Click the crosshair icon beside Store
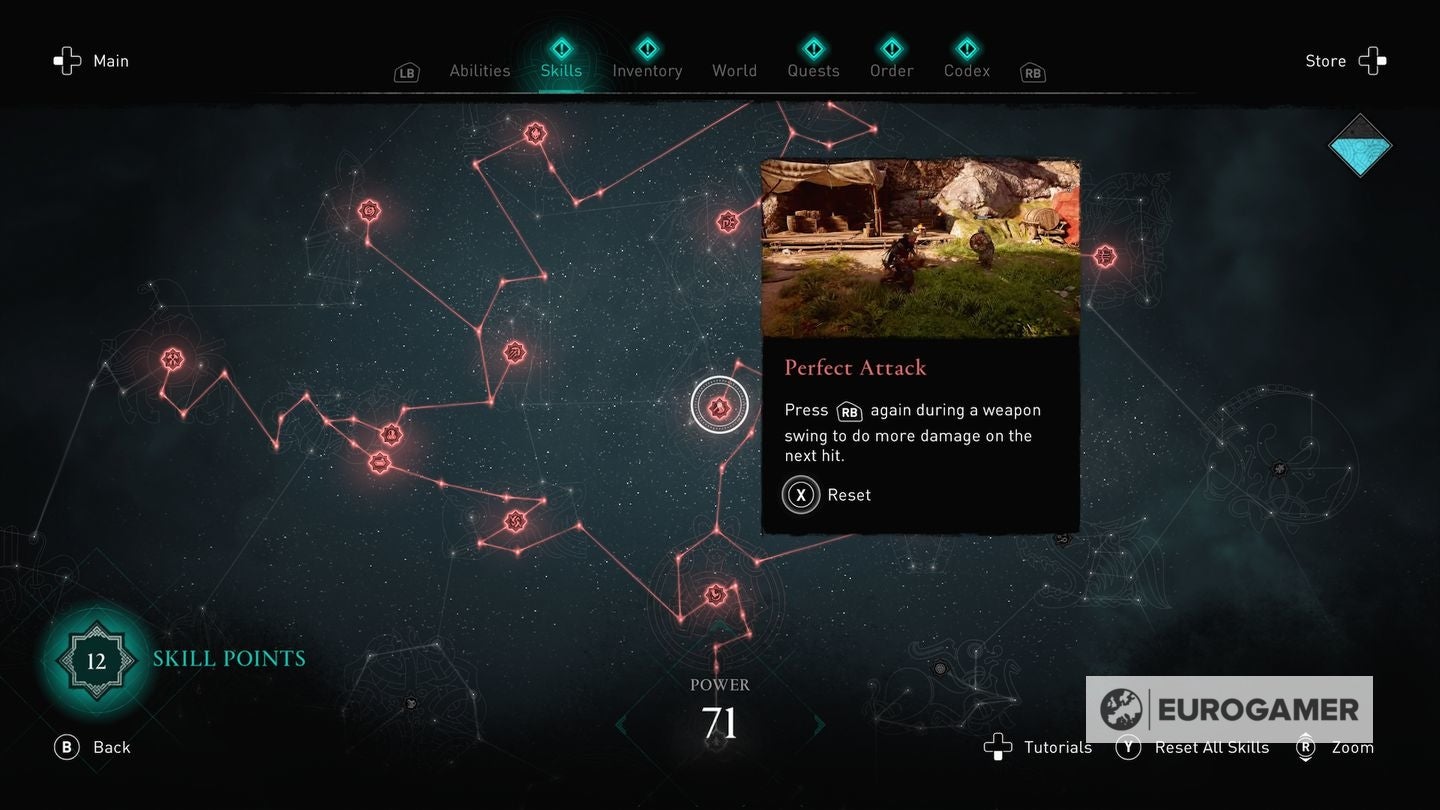 [x=1374, y=60]
